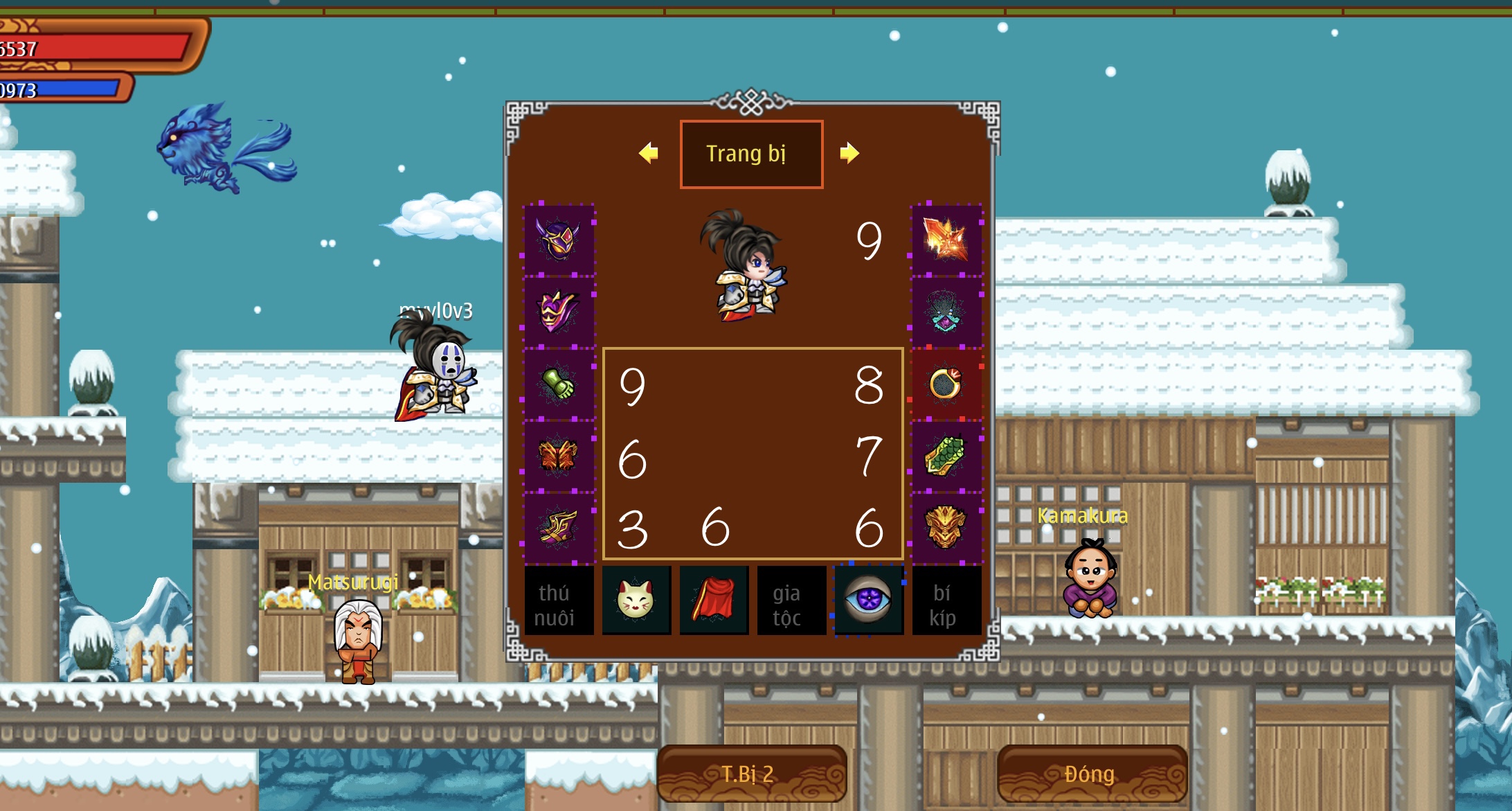Open the bí kíp tab

coord(945,601)
